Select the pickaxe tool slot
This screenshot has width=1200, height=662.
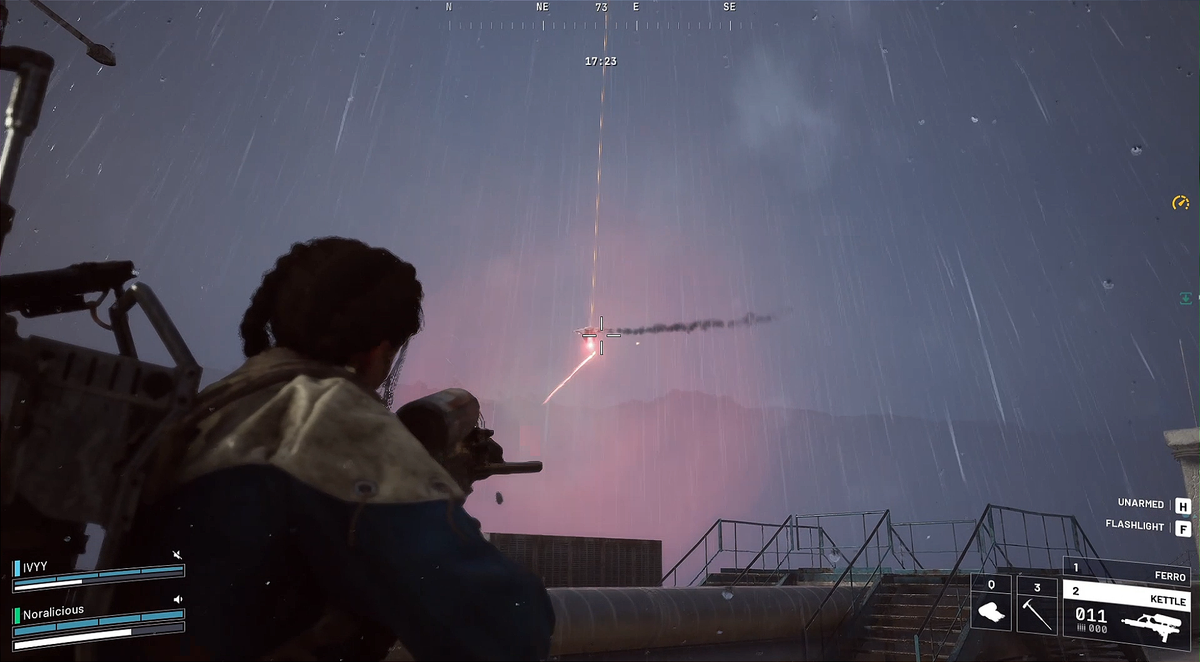(x=1036, y=603)
